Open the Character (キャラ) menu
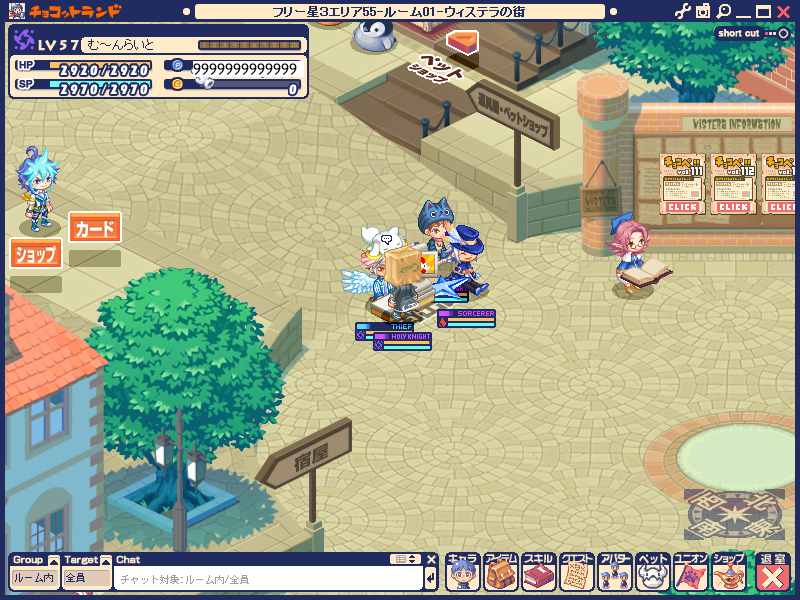The height and width of the screenshot is (600, 800). pyautogui.click(x=462, y=572)
